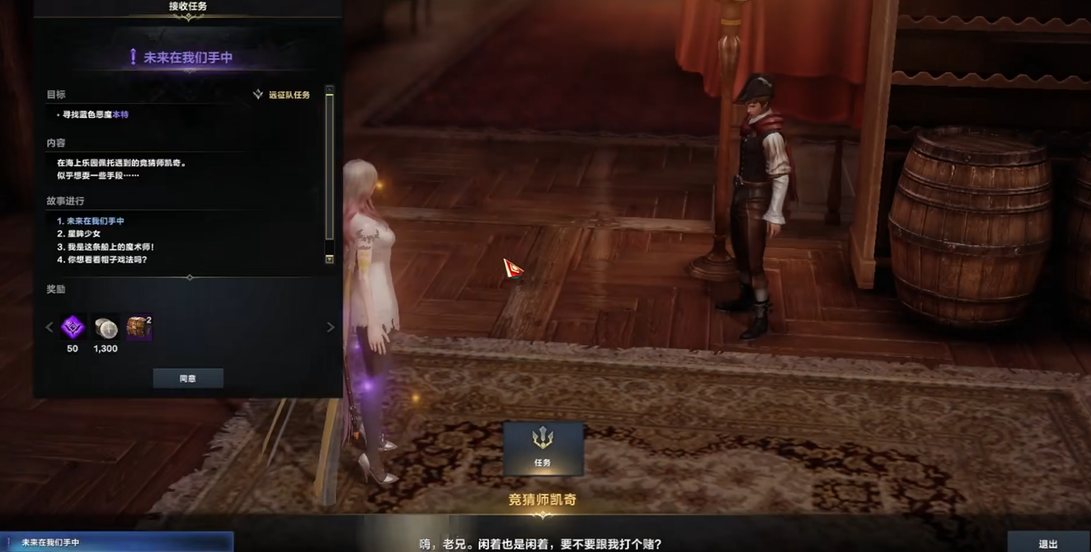
Task: Show next rewards with the right arrow
Action: tap(331, 327)
